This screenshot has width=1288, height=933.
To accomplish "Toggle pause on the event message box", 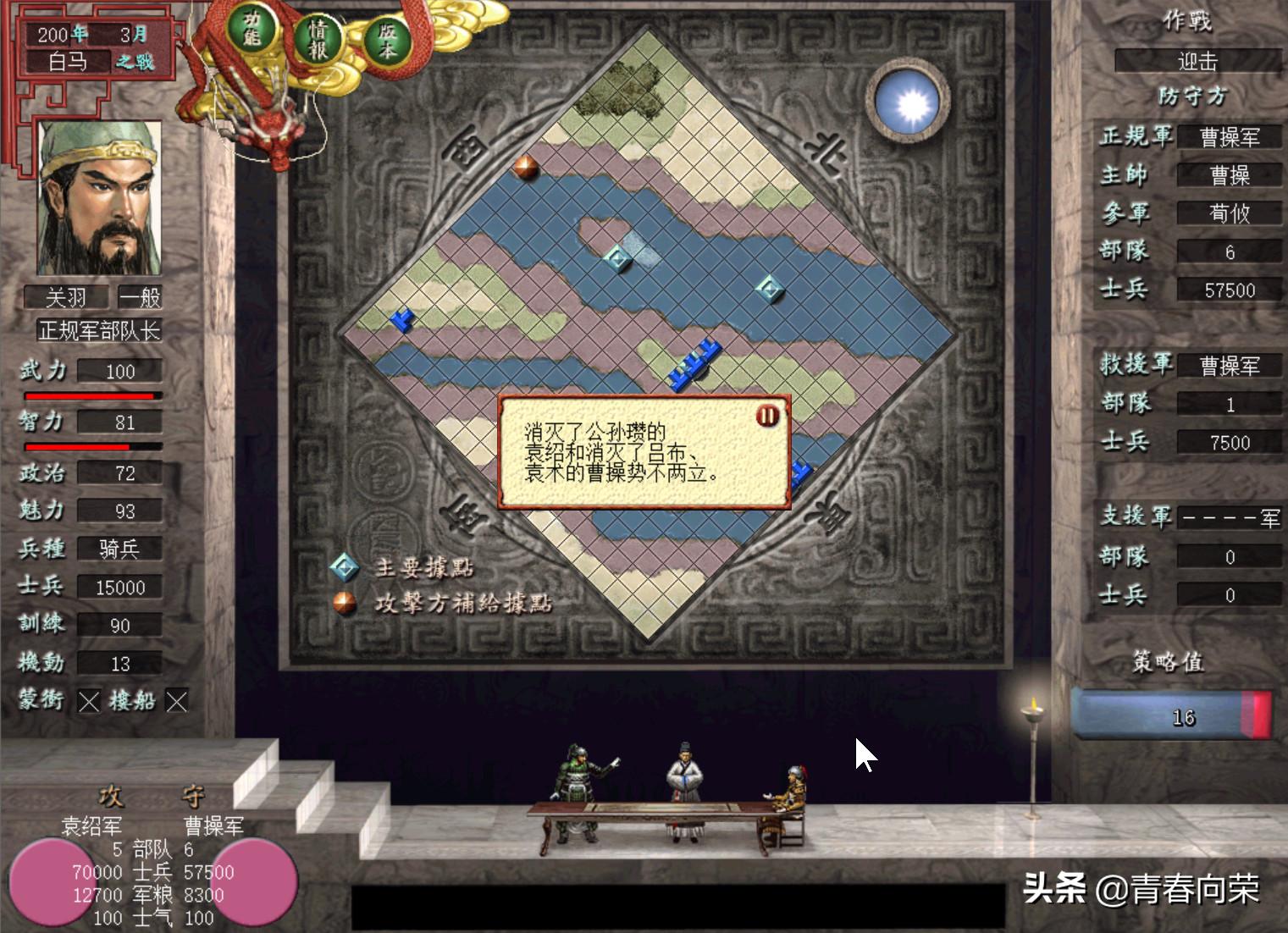I will pos(768,416).
